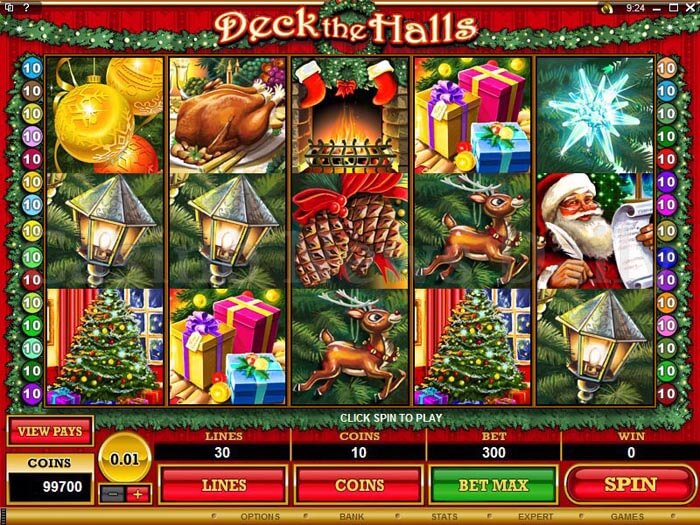This screenshot has height=525, width=700.
Task: Select the red COINS button
Action: pos(359,485)
